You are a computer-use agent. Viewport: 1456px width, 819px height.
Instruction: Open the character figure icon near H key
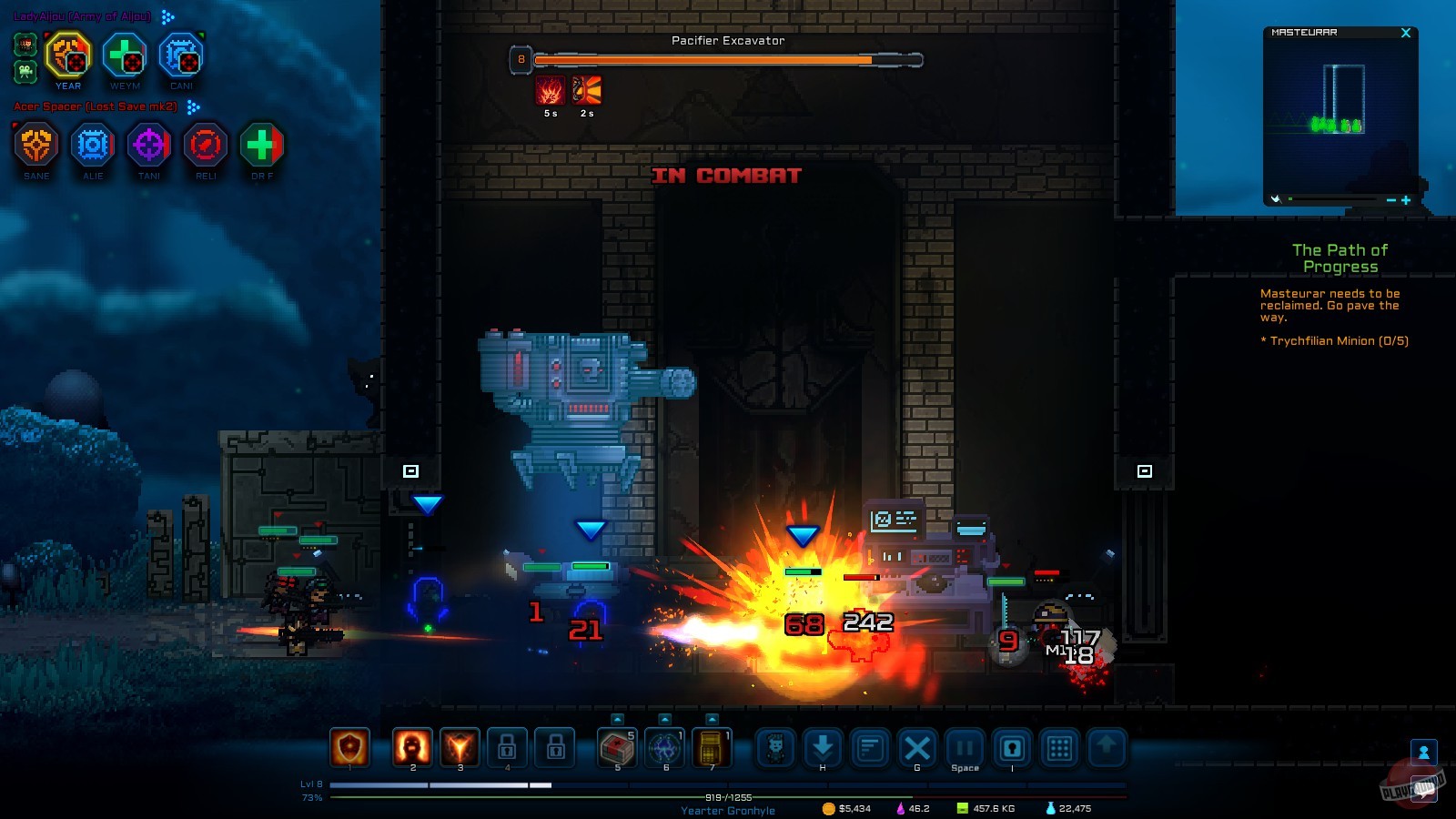click(x=773, y=749)
